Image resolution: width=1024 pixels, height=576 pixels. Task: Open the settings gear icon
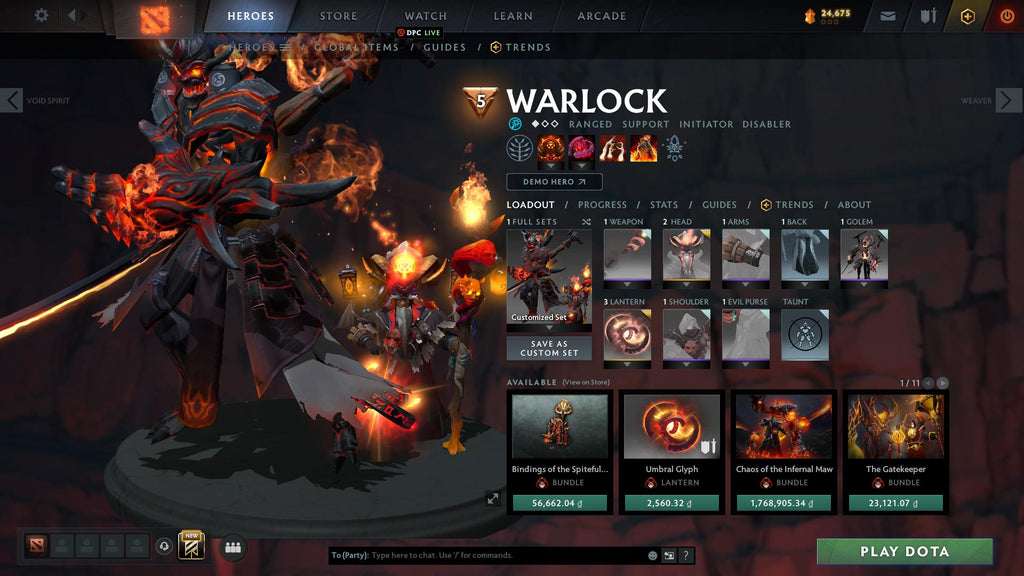(x=41, y=15)
